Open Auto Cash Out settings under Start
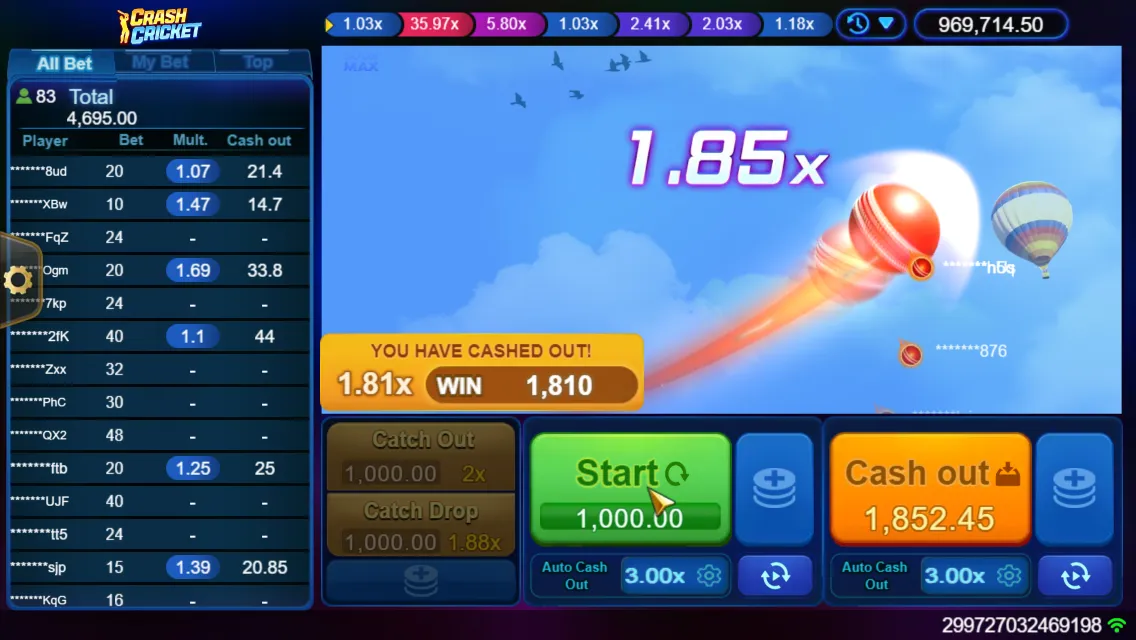The height and width of the screenshot is (640, 1136). (709, 576)
